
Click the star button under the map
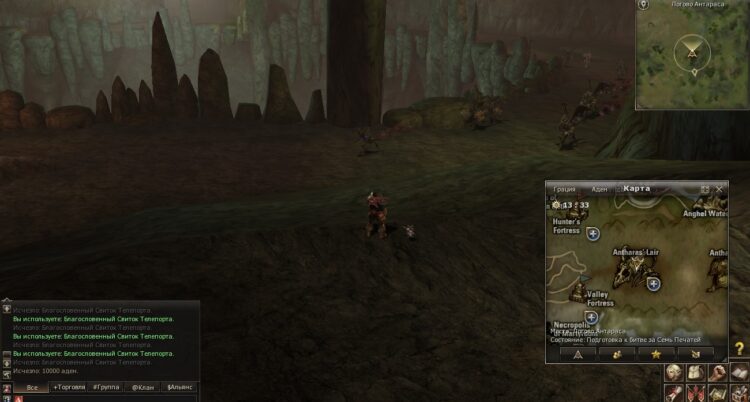pyautogui.click(x=656, y=353)
